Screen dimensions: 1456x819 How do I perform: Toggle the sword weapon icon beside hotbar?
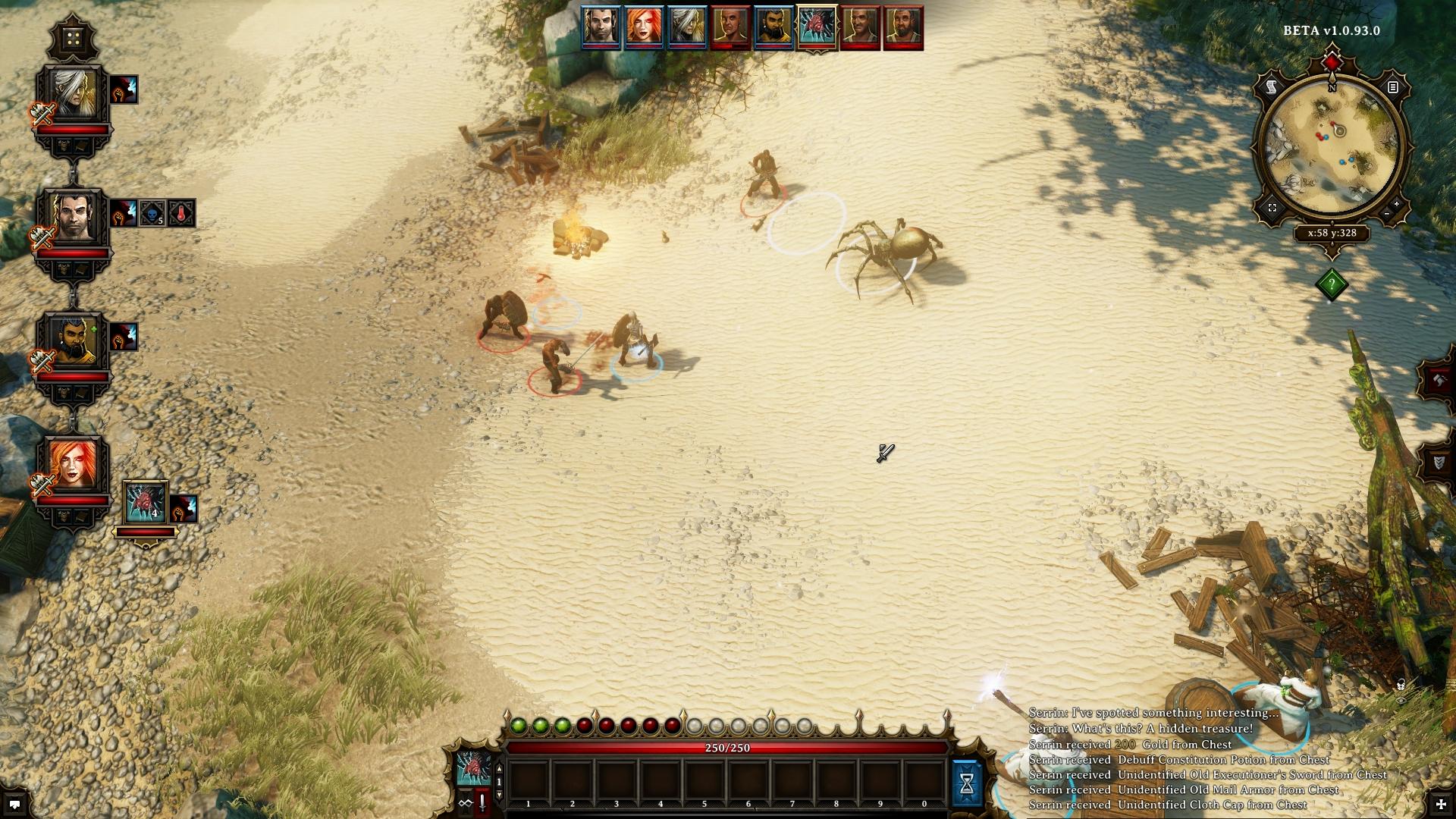pyautogui.click(x=482, y=803)
